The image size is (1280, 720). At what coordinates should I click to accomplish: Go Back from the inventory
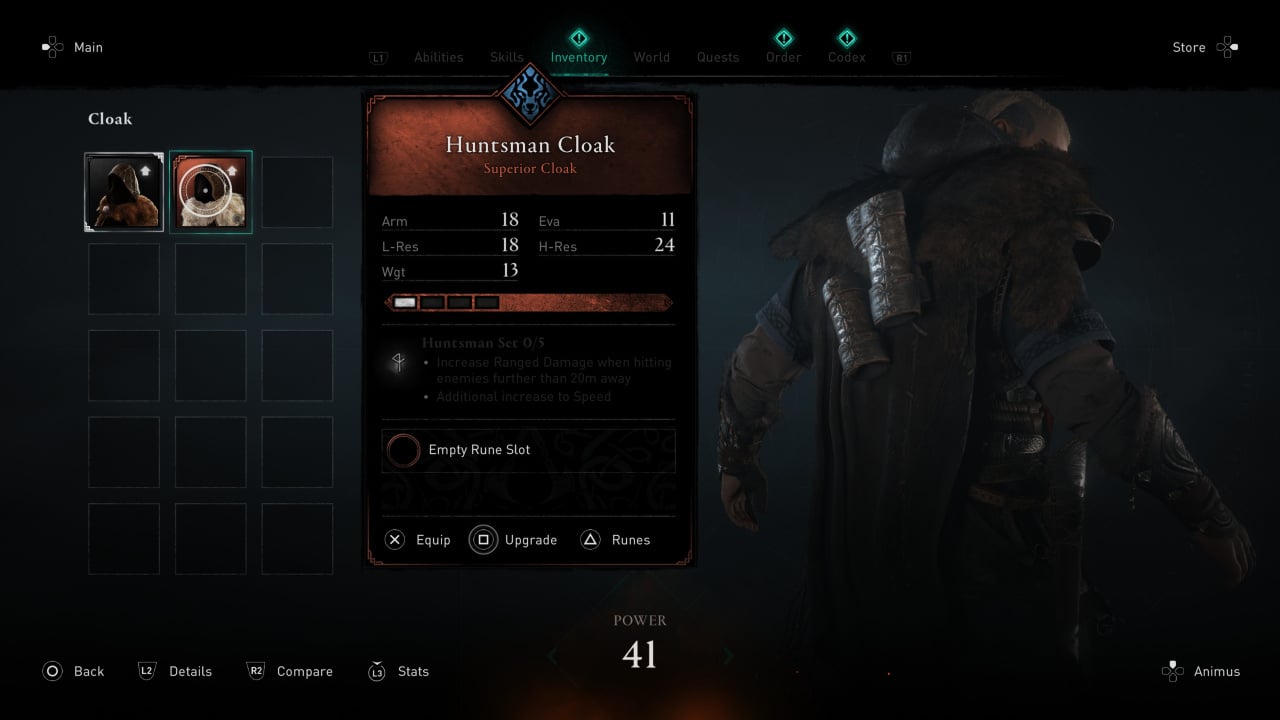[74, 671]
